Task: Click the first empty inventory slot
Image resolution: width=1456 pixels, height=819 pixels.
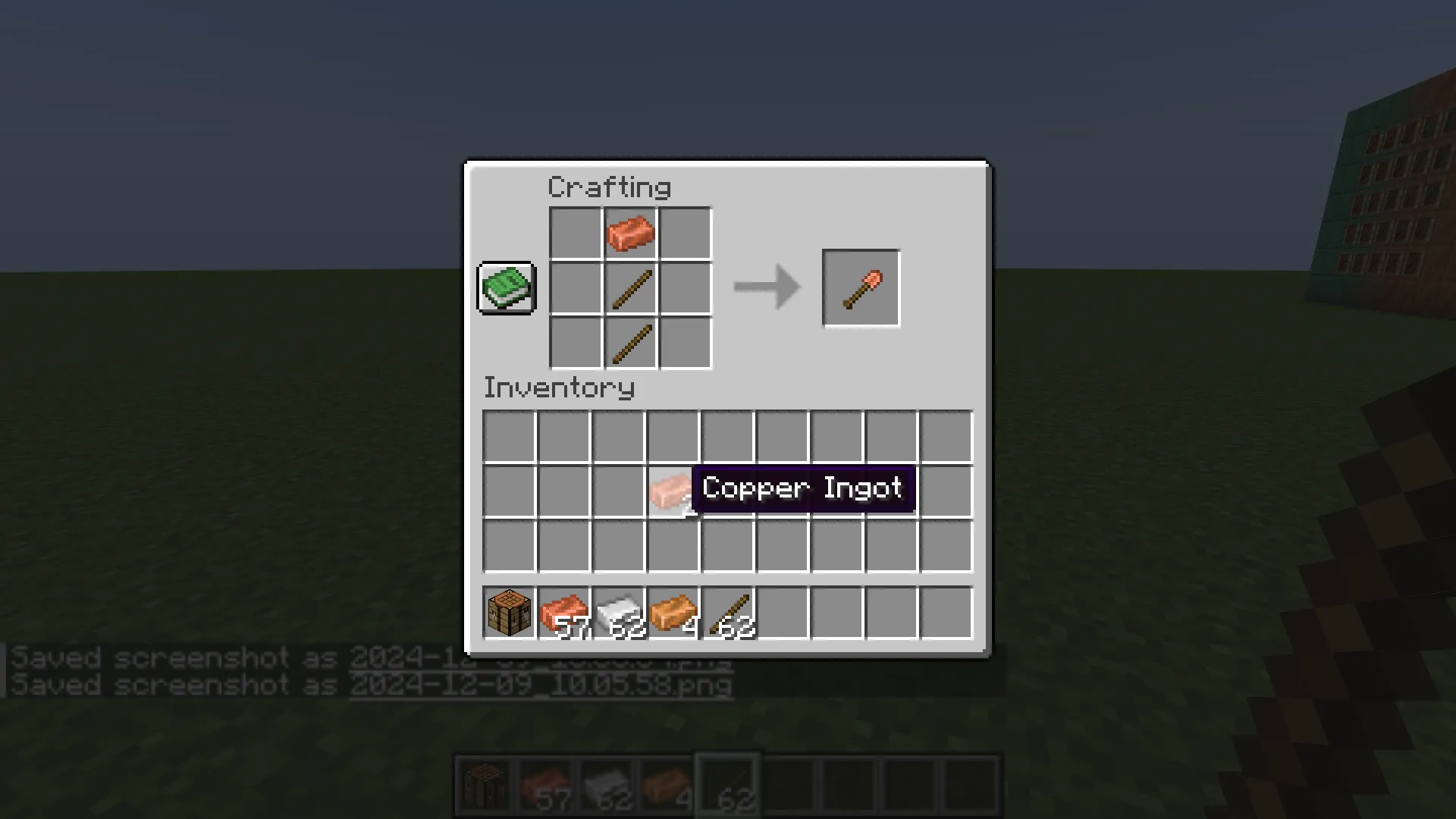Action: click(507, 434)
